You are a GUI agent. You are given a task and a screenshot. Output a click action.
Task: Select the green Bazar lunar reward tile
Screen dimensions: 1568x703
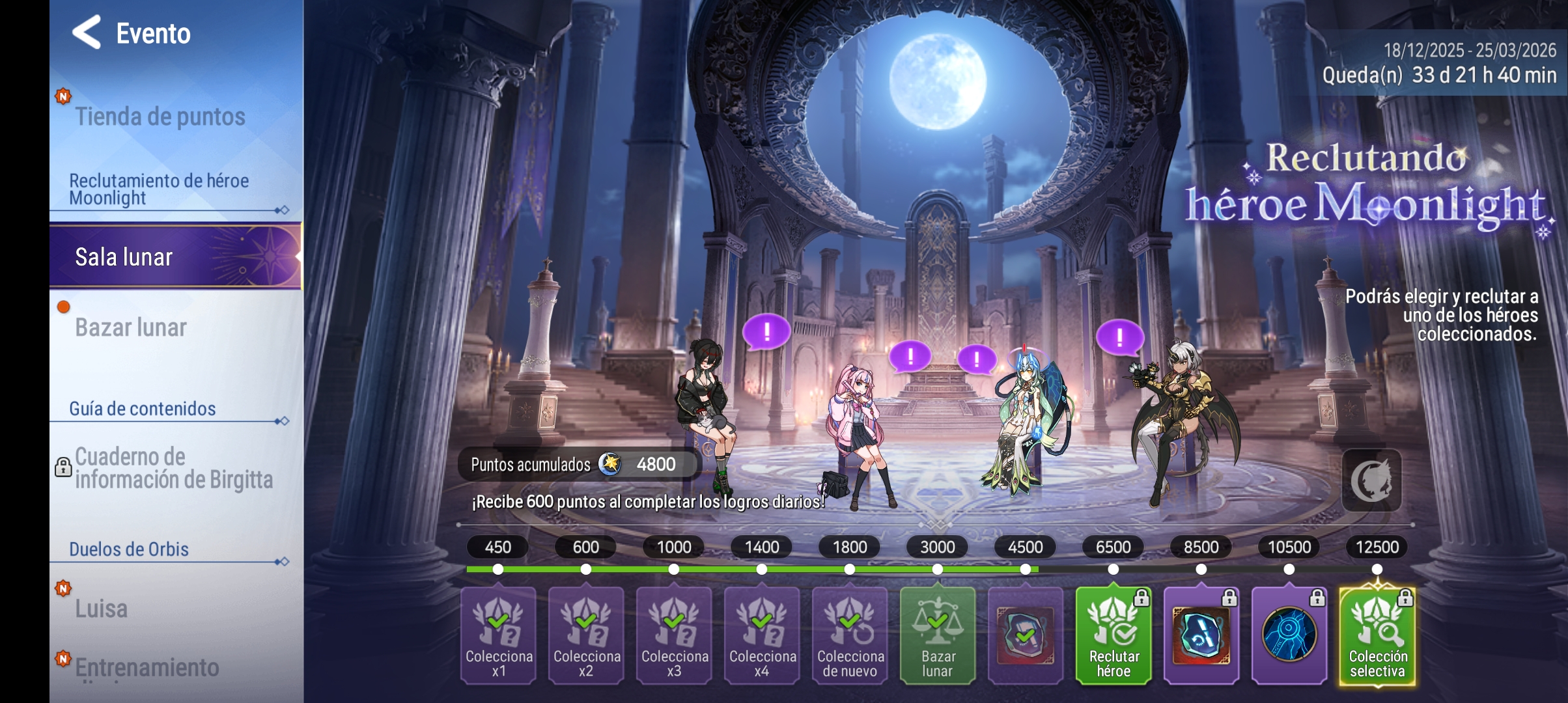tap(938, 635)
